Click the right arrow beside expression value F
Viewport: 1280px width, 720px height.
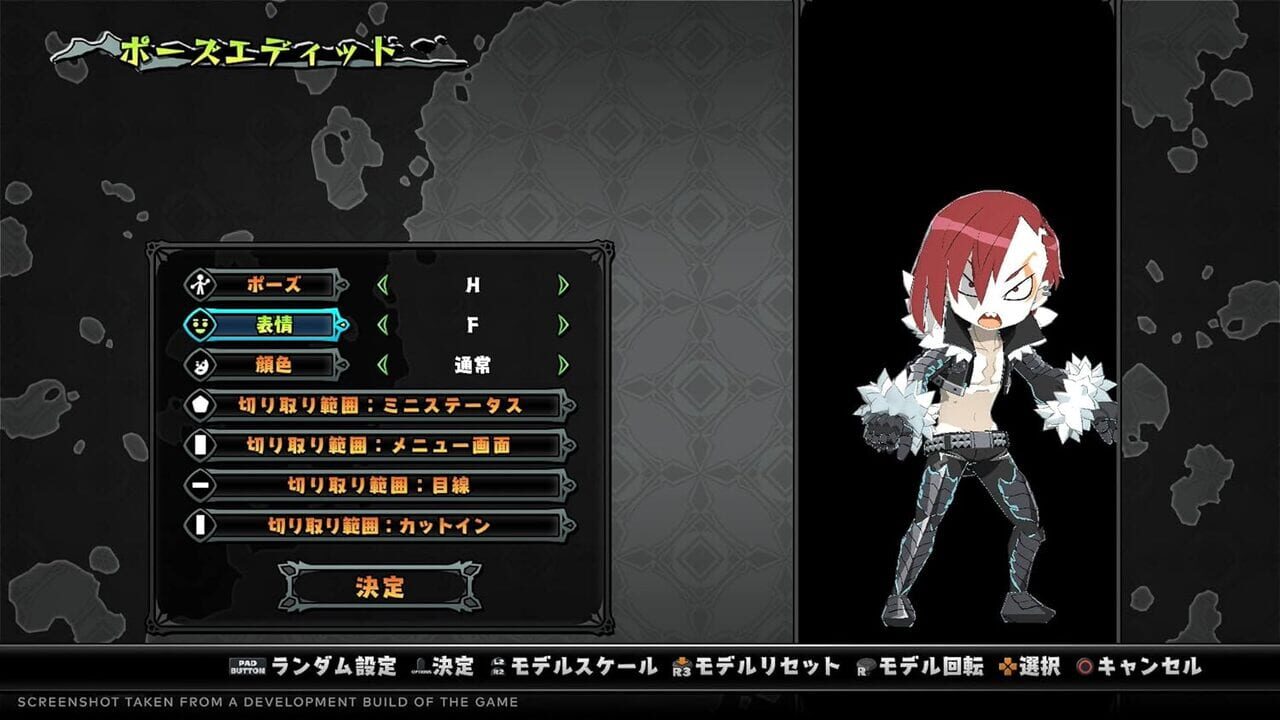(561, 325)
